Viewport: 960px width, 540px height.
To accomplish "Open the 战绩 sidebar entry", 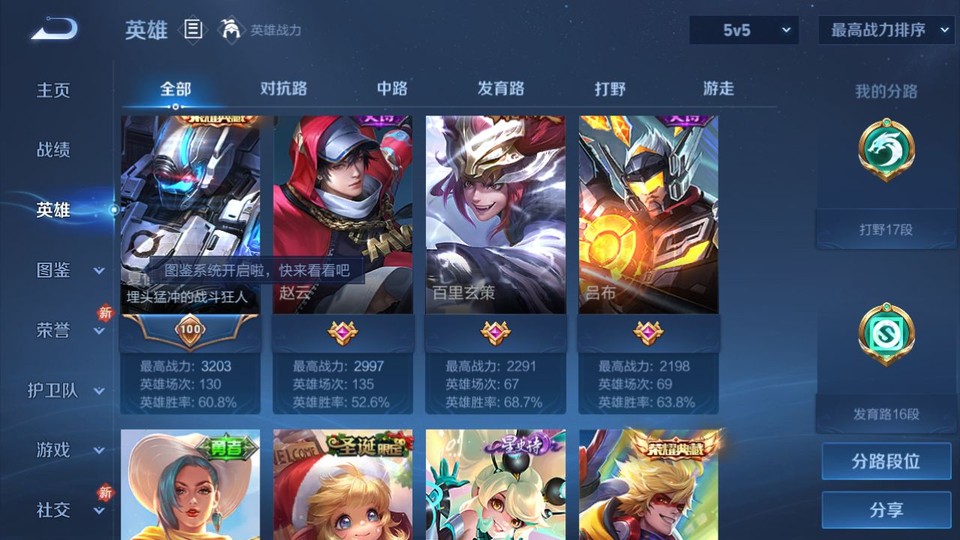I will (54, 150).
